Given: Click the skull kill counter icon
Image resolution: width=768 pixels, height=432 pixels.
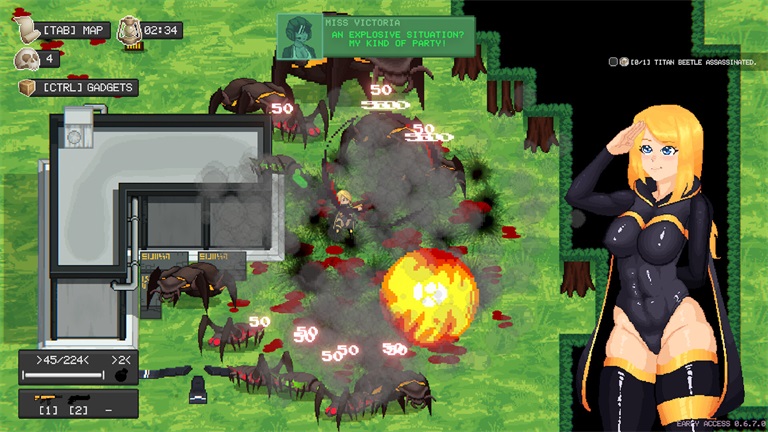Looking at the screenshot, I should [26, 59].
